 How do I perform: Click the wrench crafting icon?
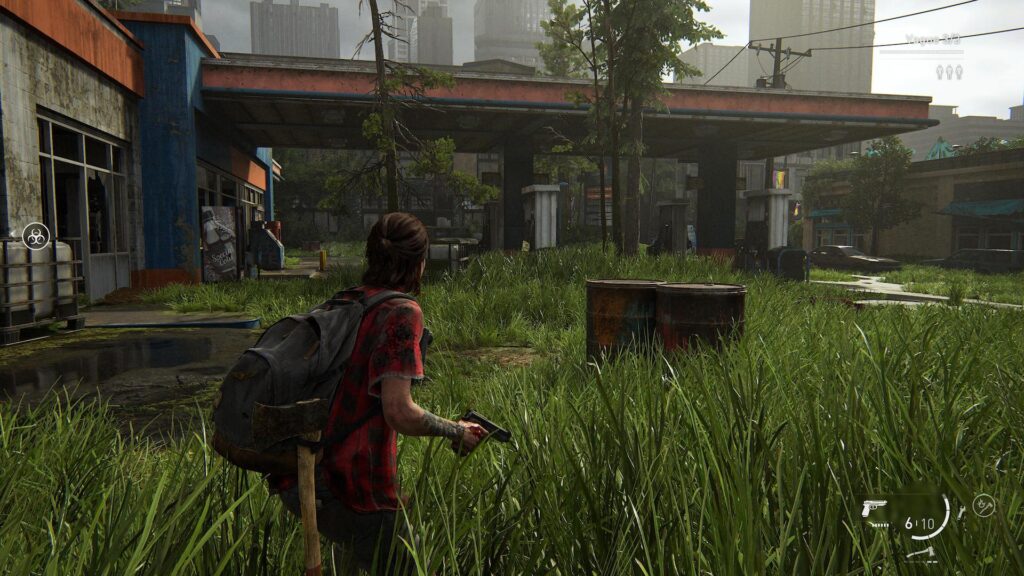[x=962, y=512]
